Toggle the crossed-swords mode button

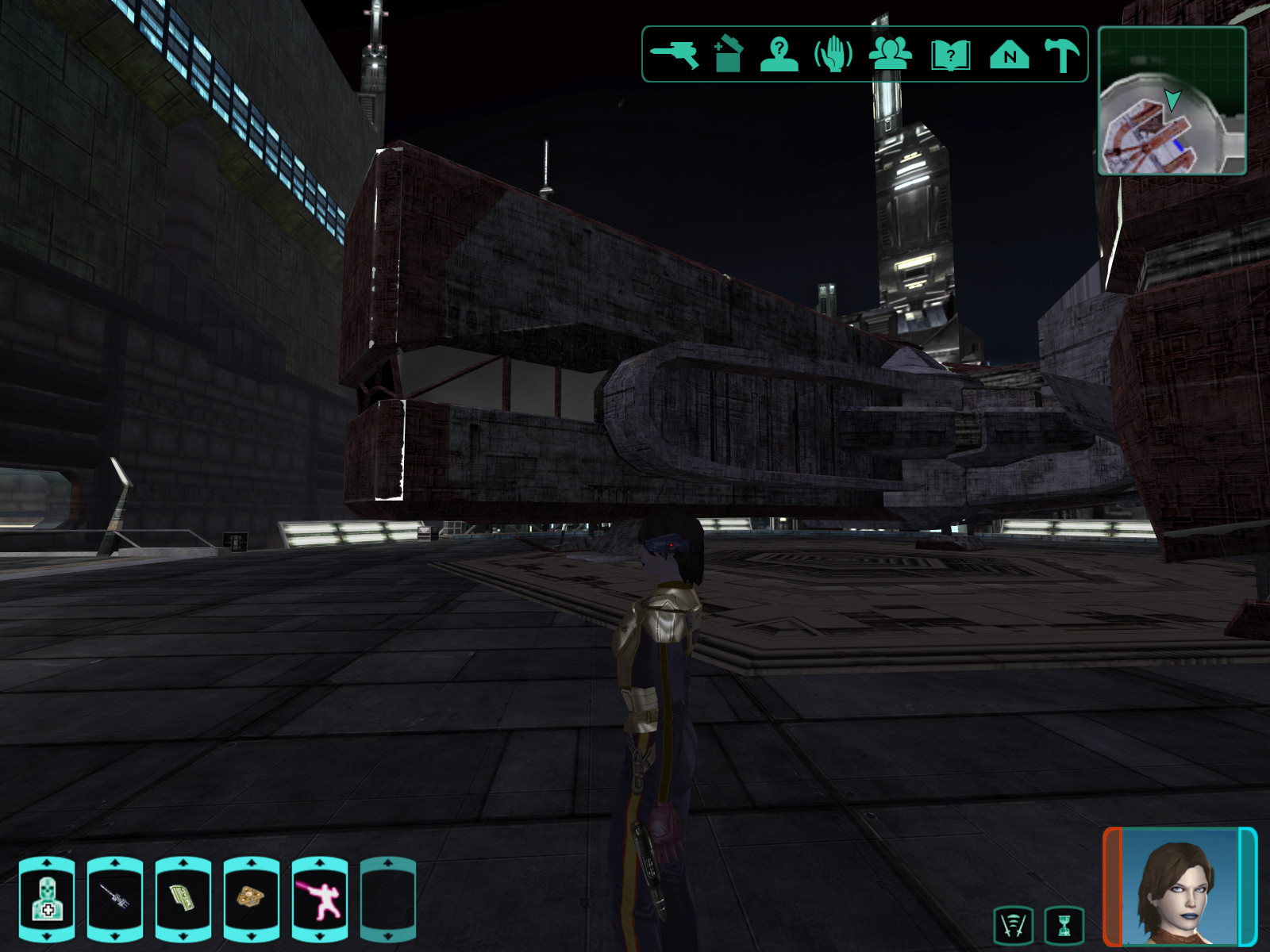click(x=1014, y=925)
